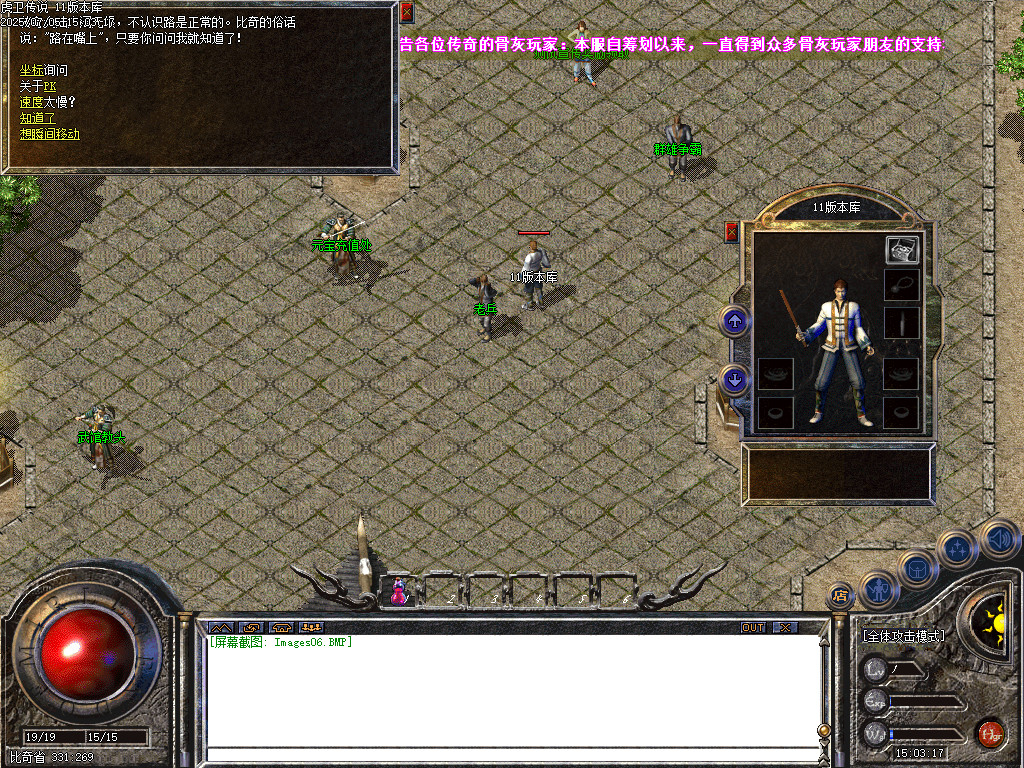
Task: Click the chat text input line
Action: (510, 753)
